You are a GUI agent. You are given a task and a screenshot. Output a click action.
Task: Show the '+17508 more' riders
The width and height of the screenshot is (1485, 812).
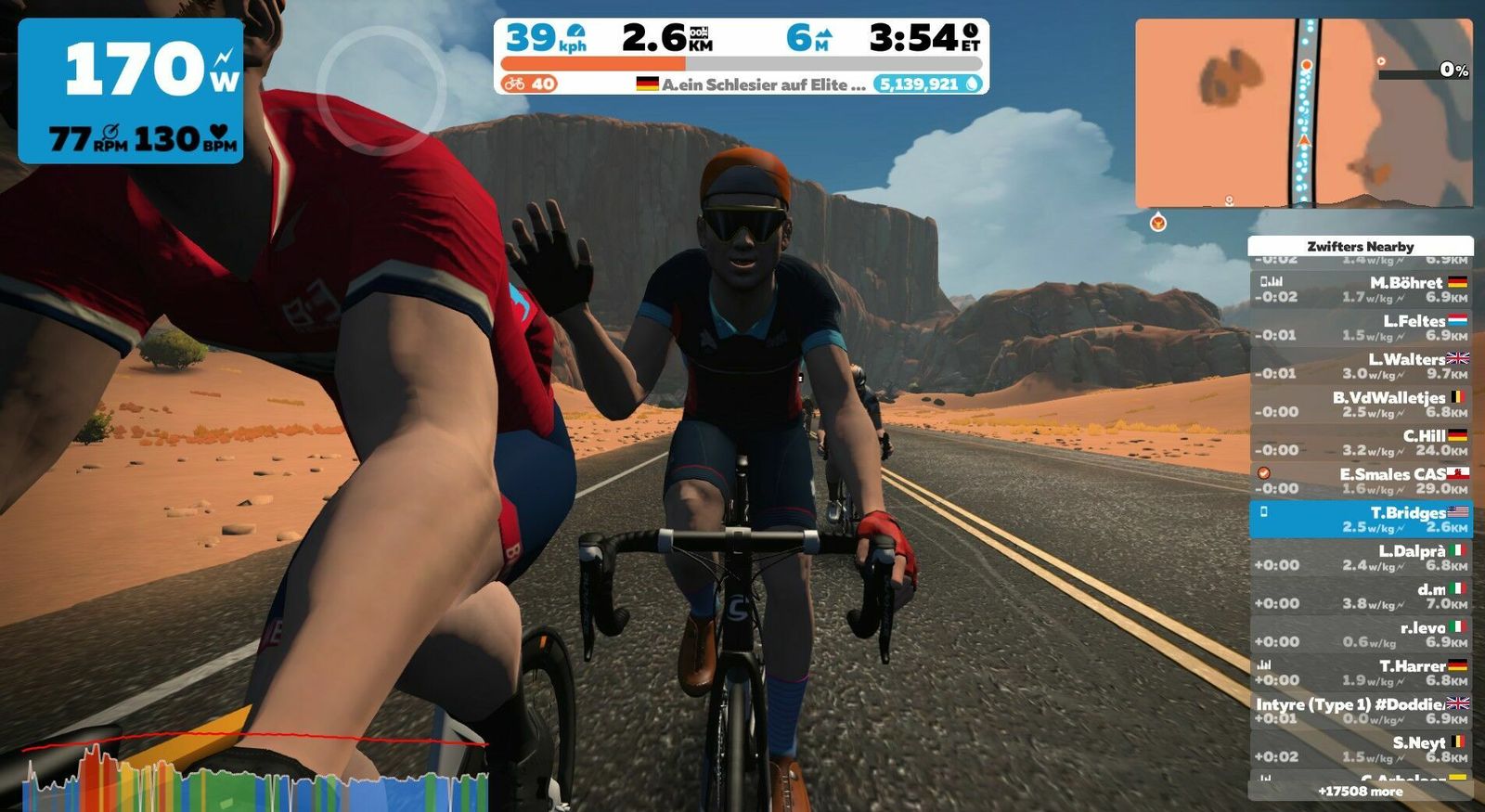click(x=1361, y=792)
